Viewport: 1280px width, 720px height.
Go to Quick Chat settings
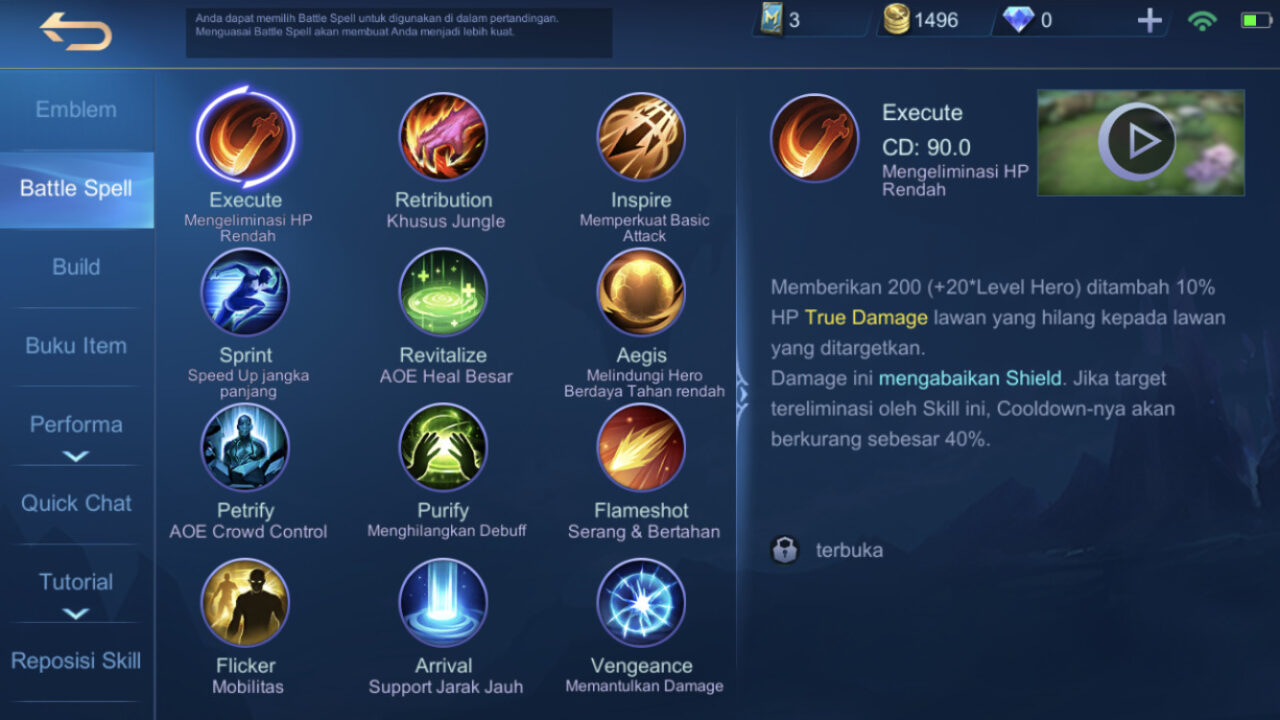point(75,503)
